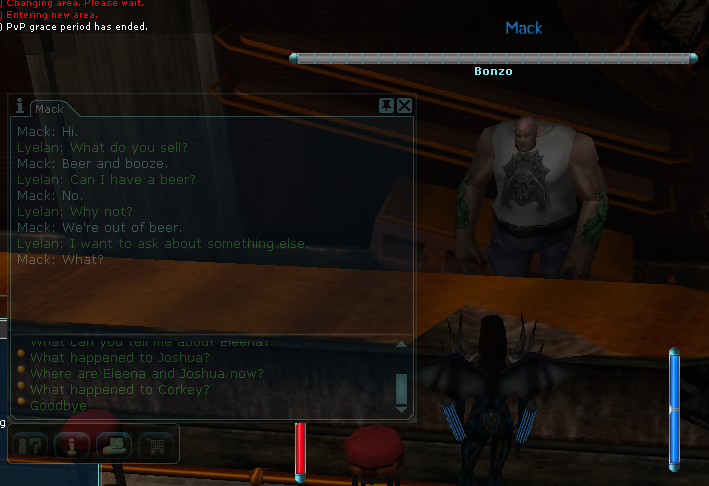Pin the Mack dialogue window
The height and width of the screenshot is (486, 709).
pos(386,105)
